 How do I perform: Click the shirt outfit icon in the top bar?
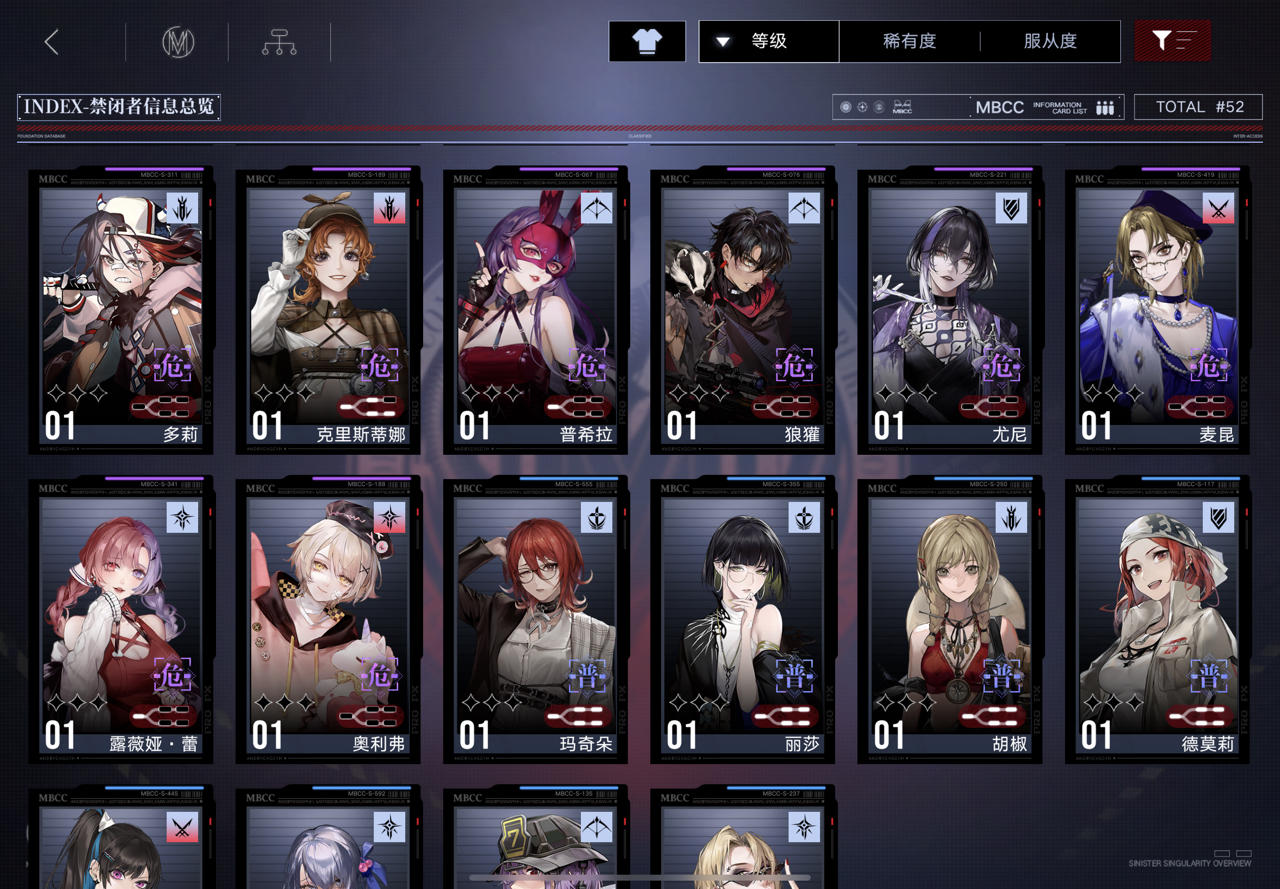pos(646,41)
